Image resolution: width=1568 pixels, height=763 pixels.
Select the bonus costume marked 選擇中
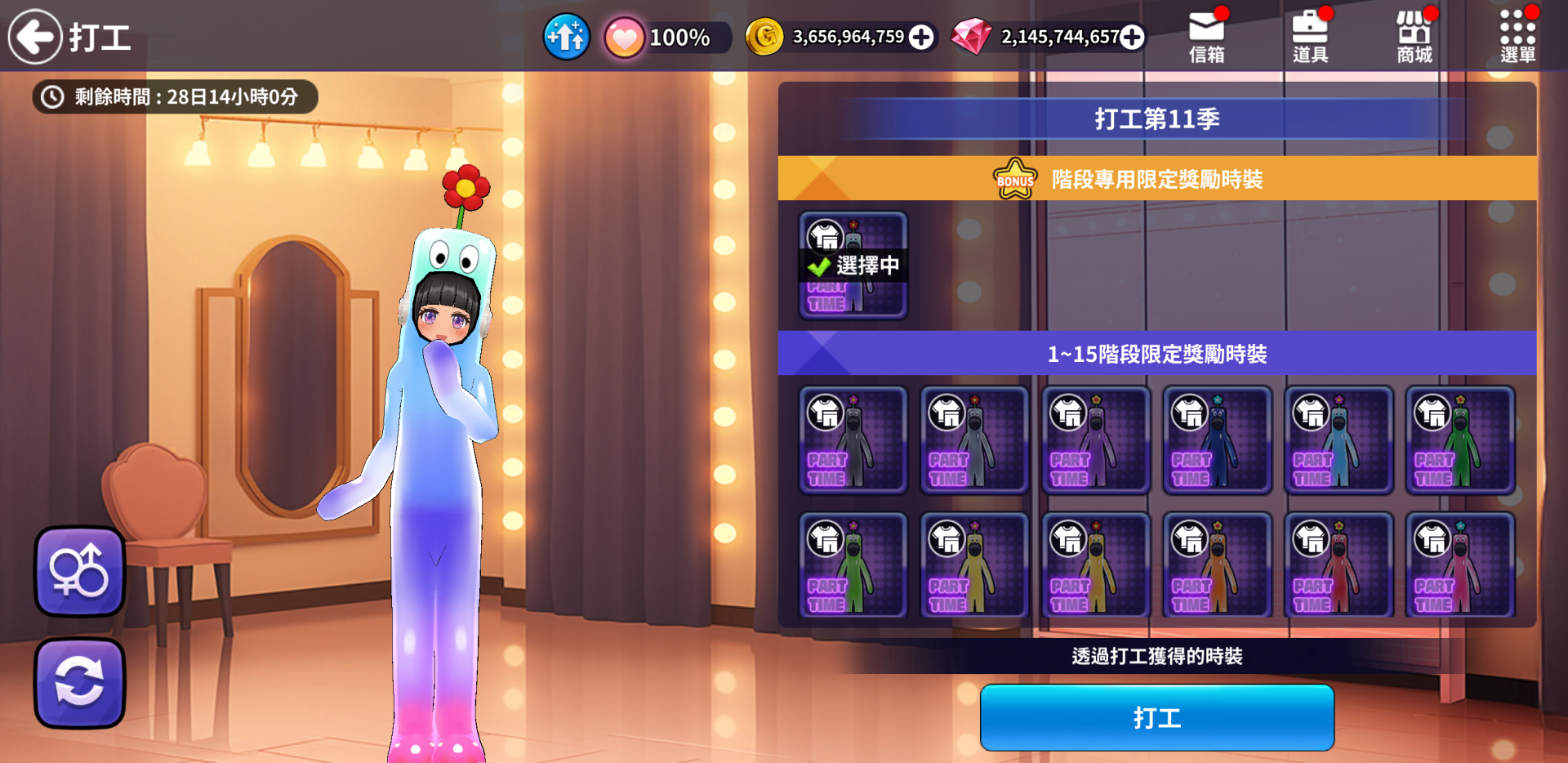tap(853, 265)
